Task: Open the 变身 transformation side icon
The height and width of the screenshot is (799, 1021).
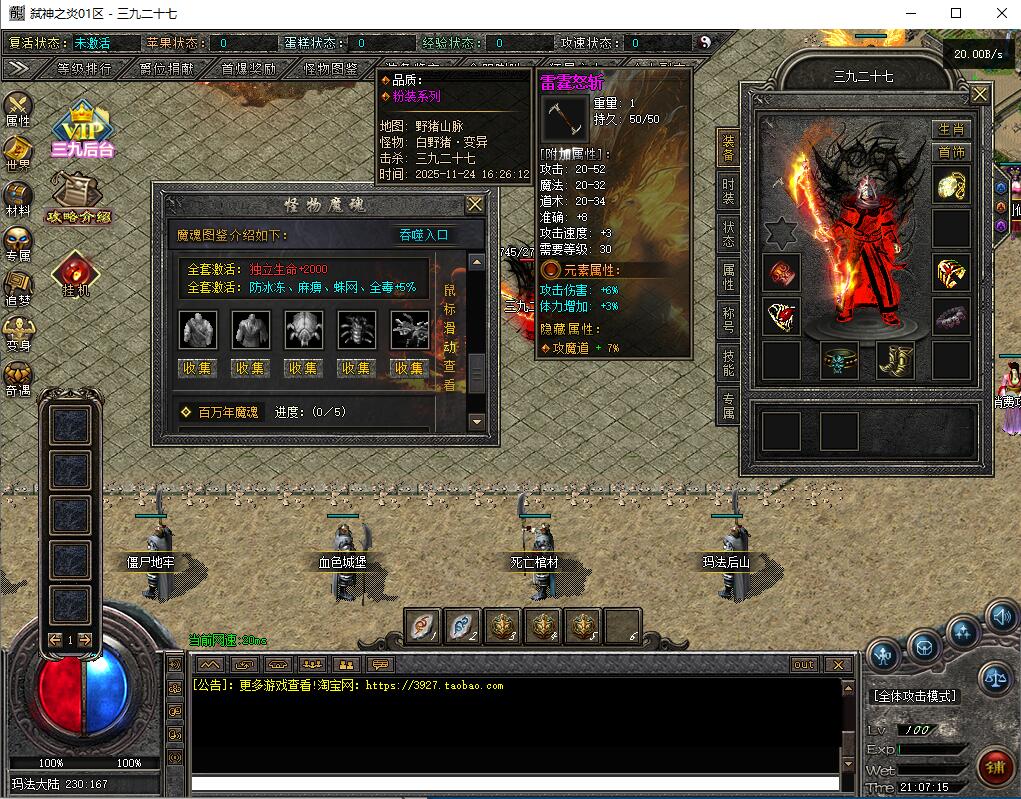Action: (x=18, y=332)
